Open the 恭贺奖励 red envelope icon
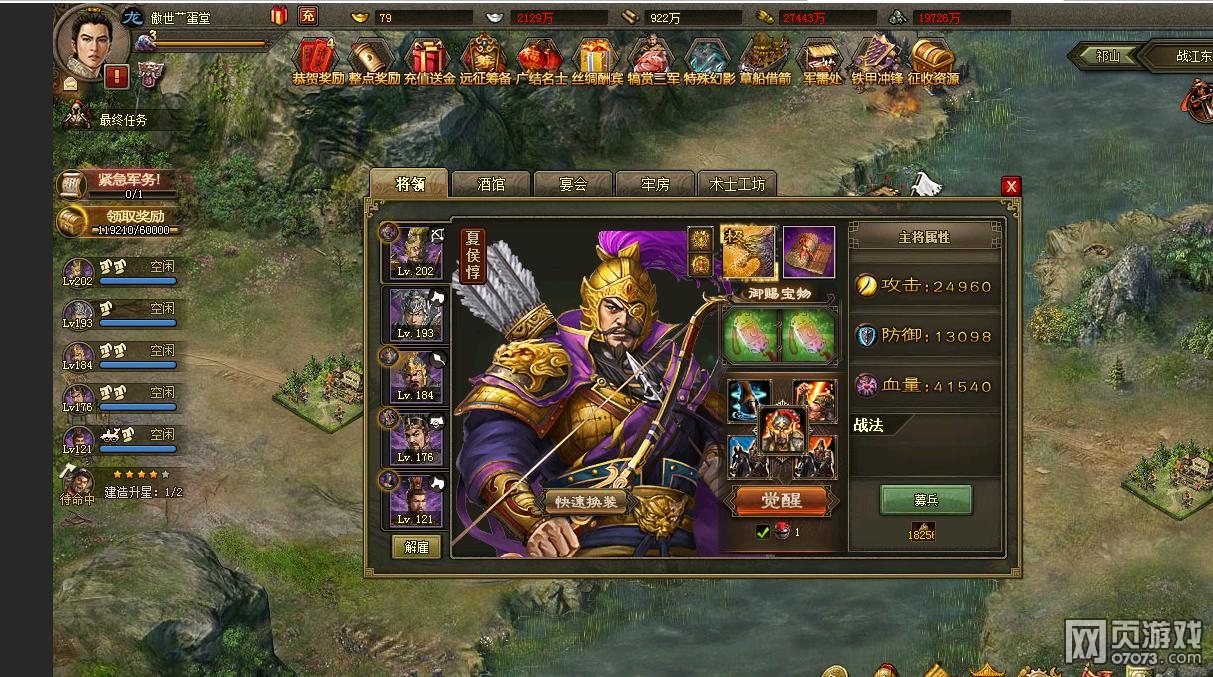The image size is (1213, 677). tap(318, 61)
